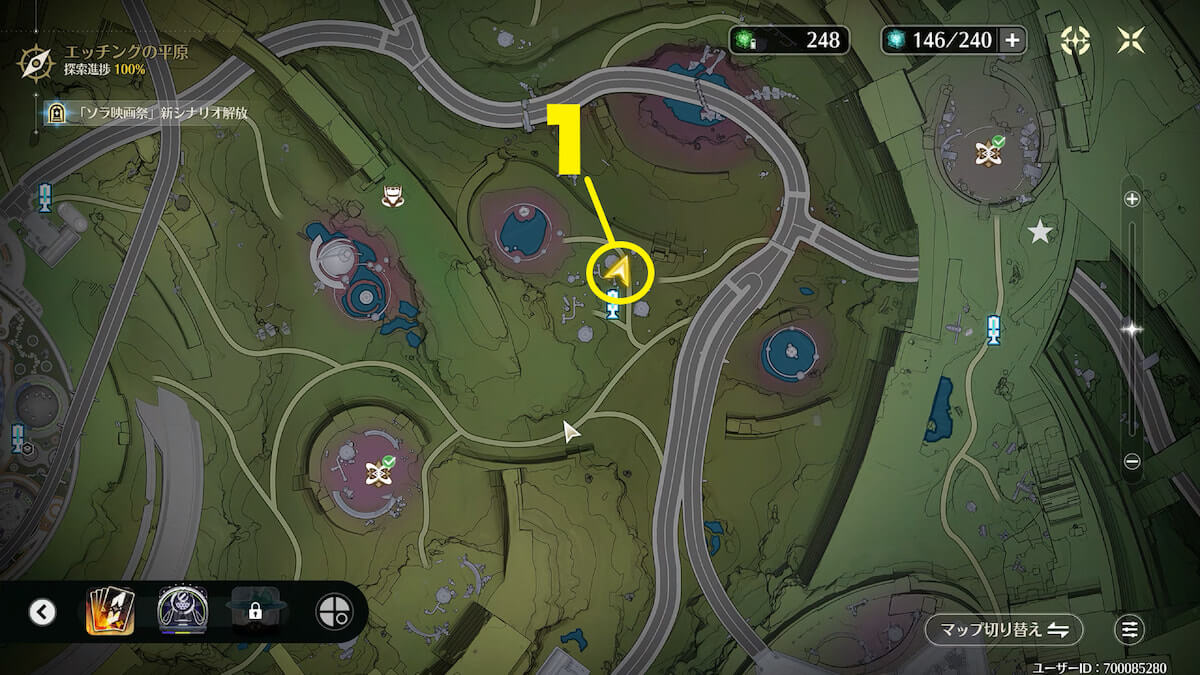Add Waveplates with the plus button
Image resolution: width=1200 pixels, height=675 pixels.
(x=1012, y=40)
